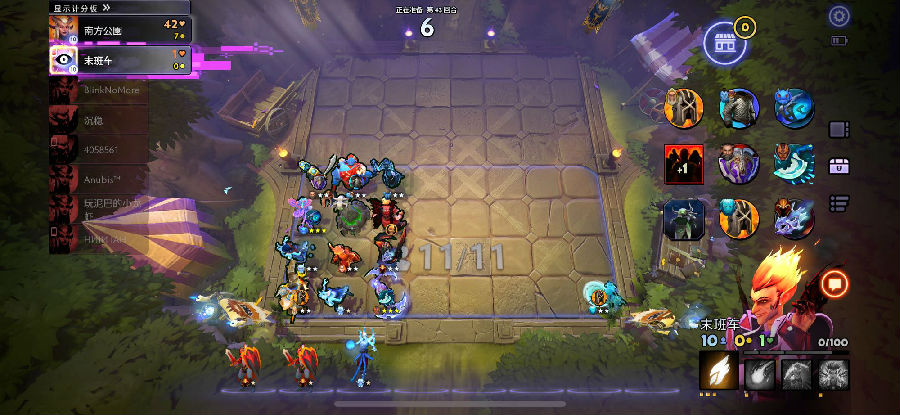This screenshot has width=900, height=415.
Task: Activate the glowing orange claw underlord ability
Action: click(x=718, y=373)
